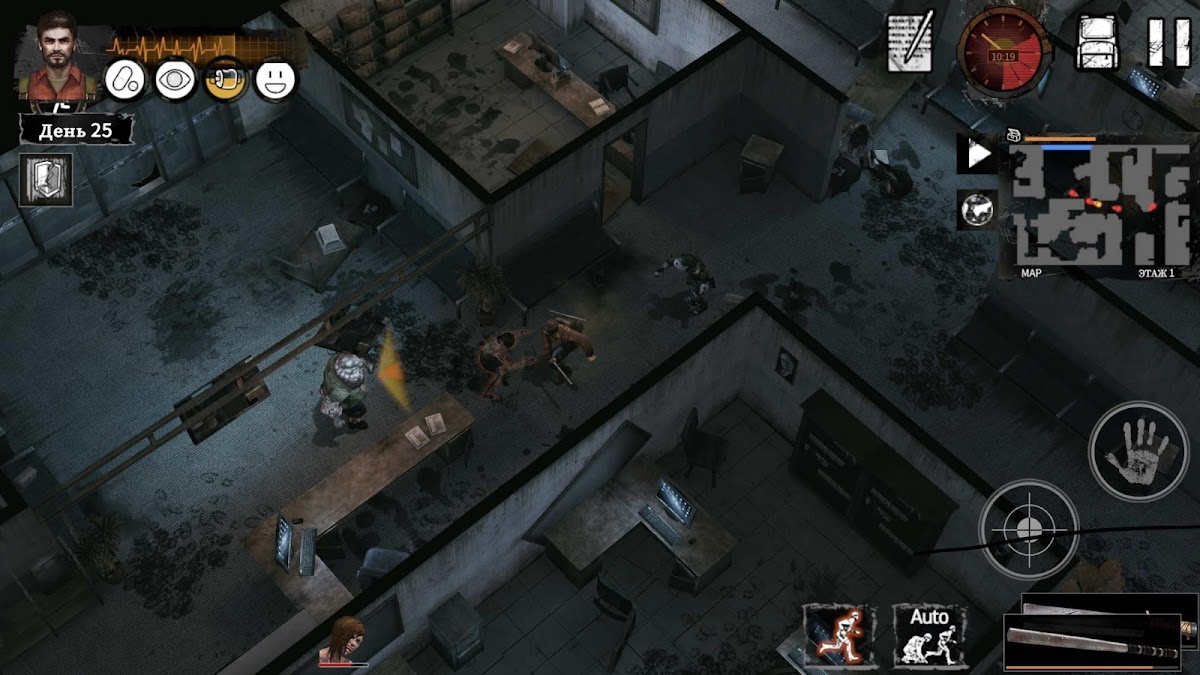
Task: Toggle the running man sprint mode
Action: [840, 636]
